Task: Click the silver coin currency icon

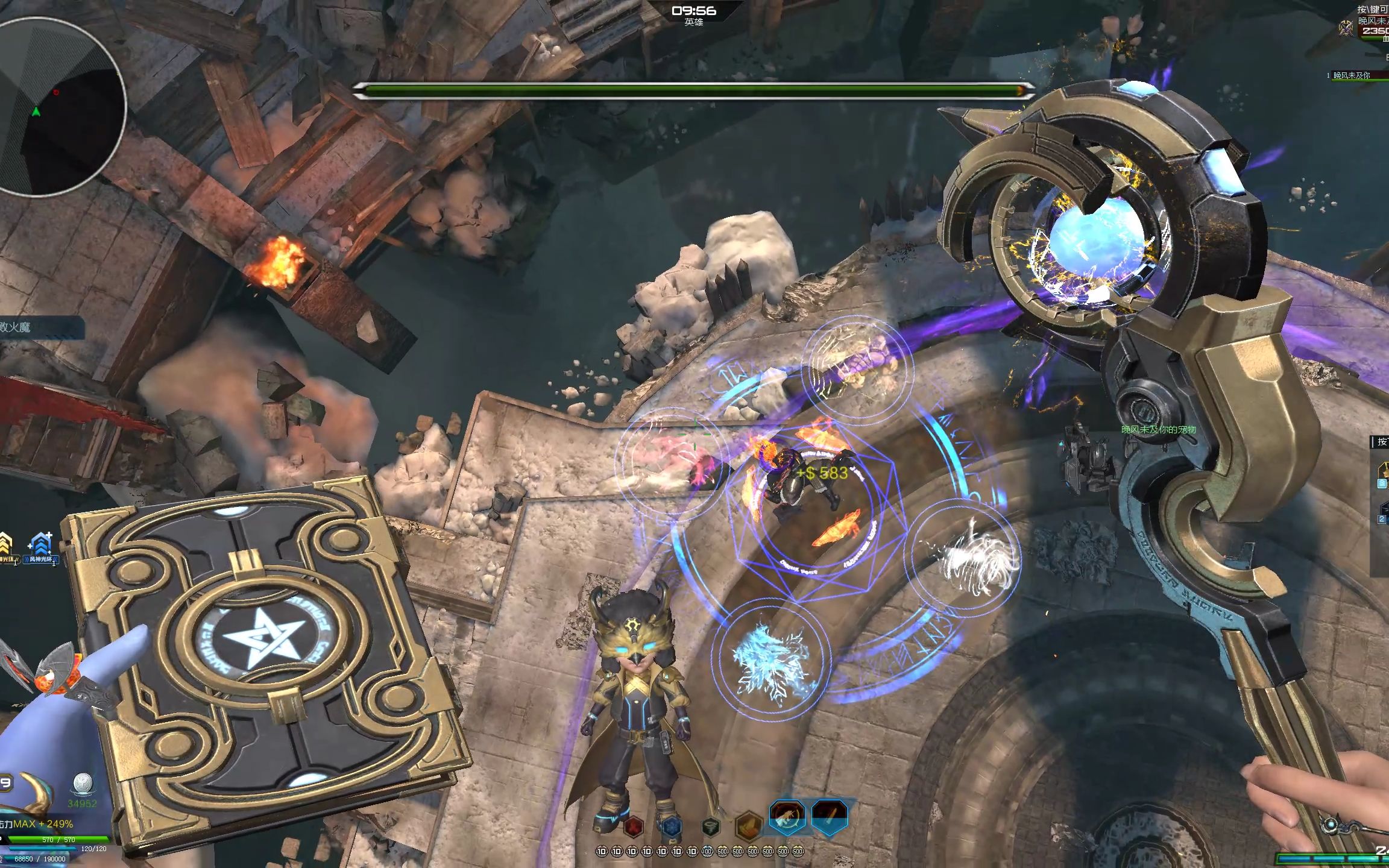Action: point(82,784)
